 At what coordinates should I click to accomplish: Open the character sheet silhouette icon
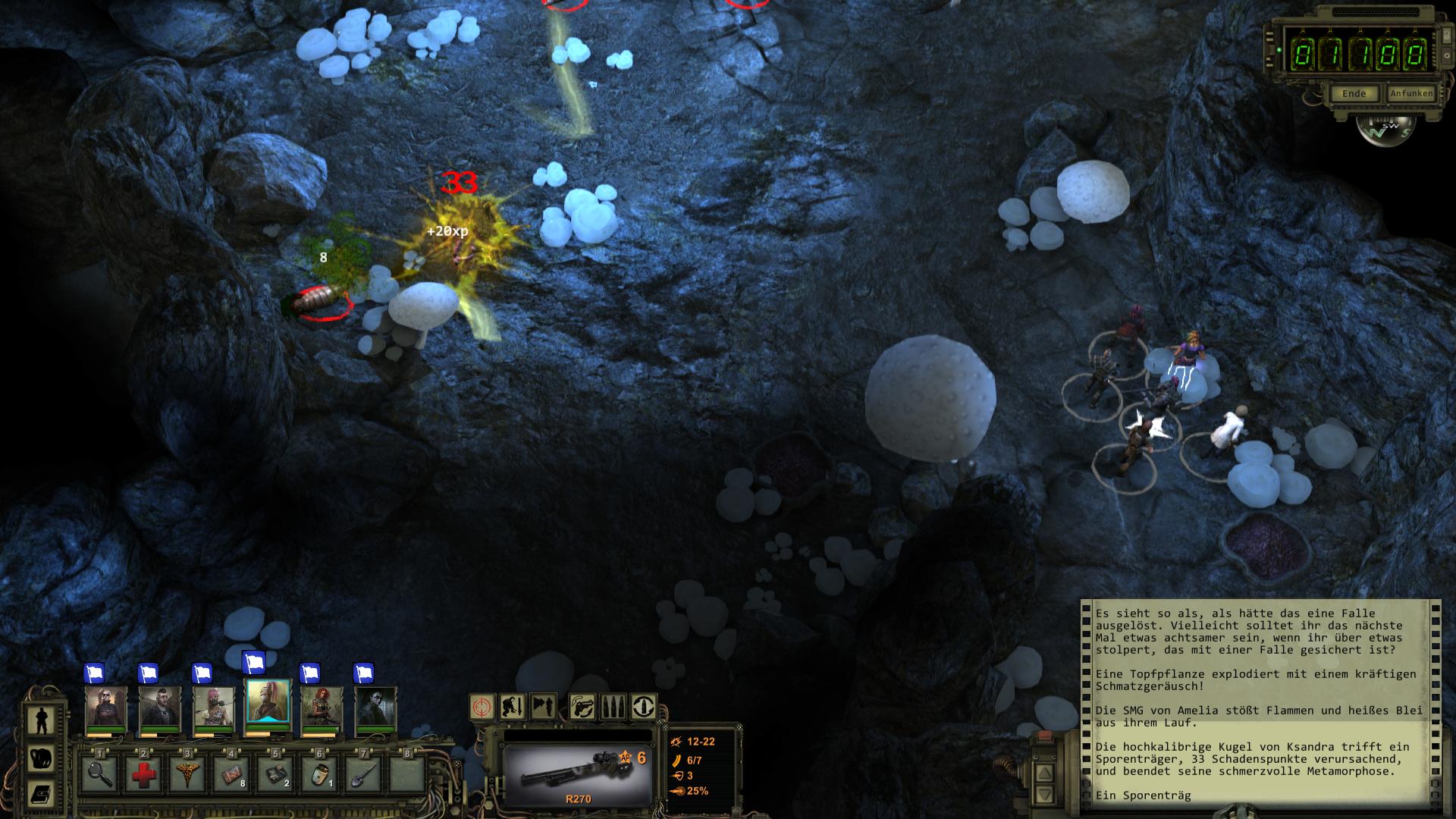[40, 720]
